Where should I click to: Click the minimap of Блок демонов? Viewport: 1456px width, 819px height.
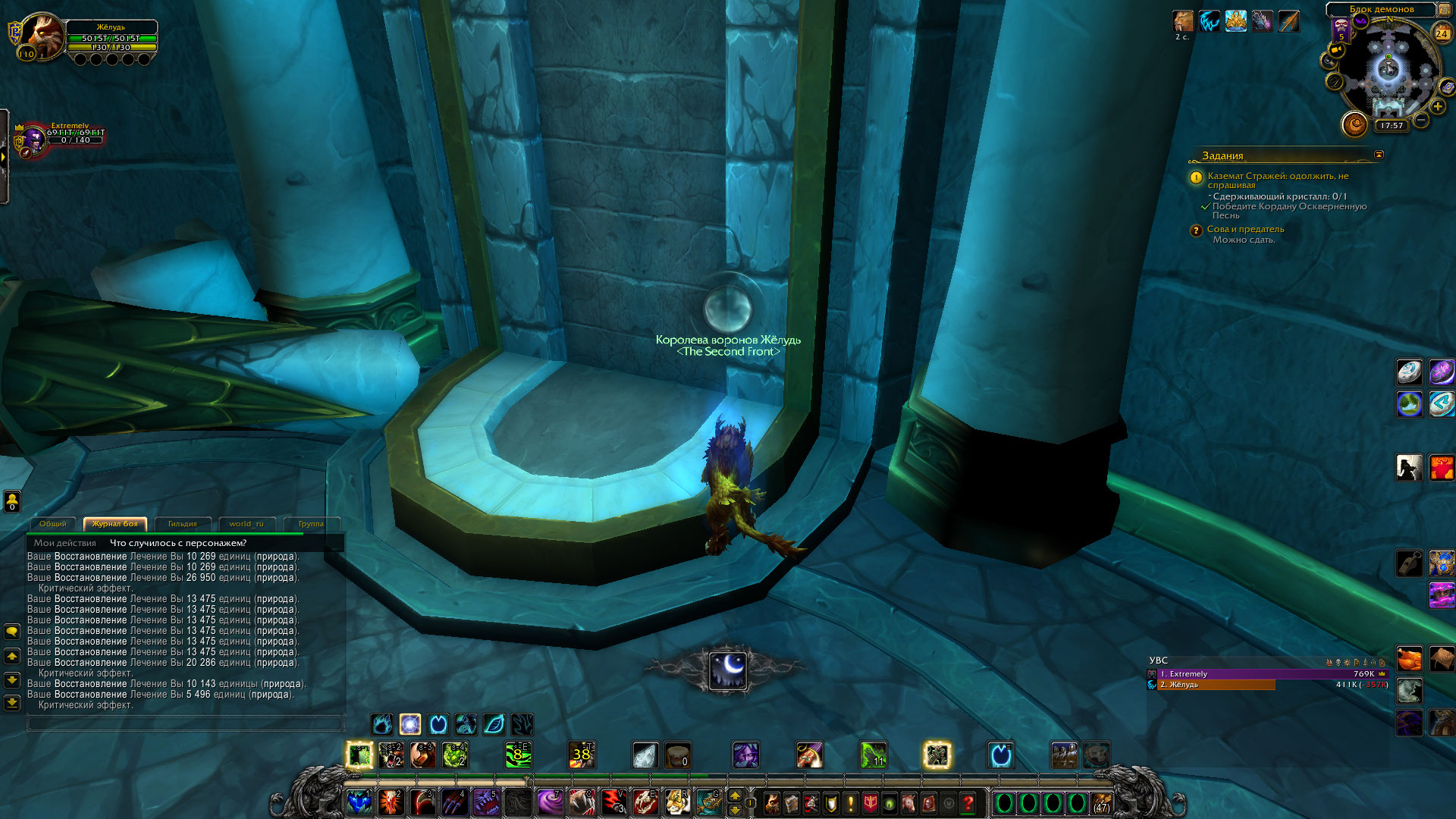click(x=1389, y=72)
